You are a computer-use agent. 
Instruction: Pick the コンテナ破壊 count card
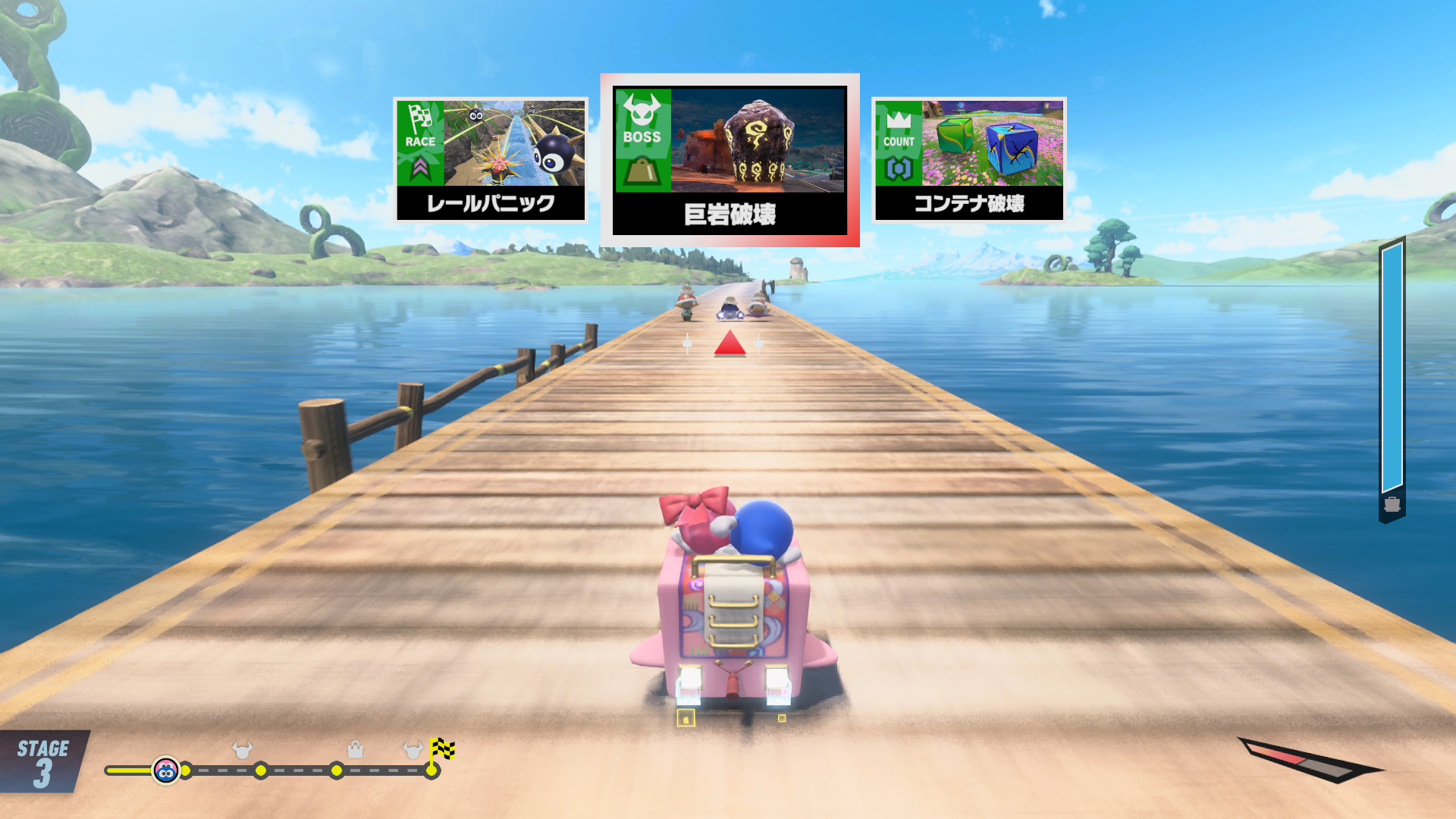coord(969,160)
